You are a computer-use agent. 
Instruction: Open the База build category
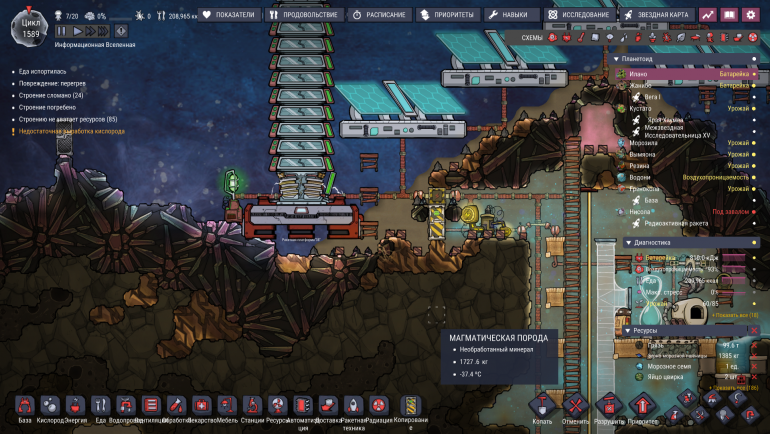pos(25,408)
